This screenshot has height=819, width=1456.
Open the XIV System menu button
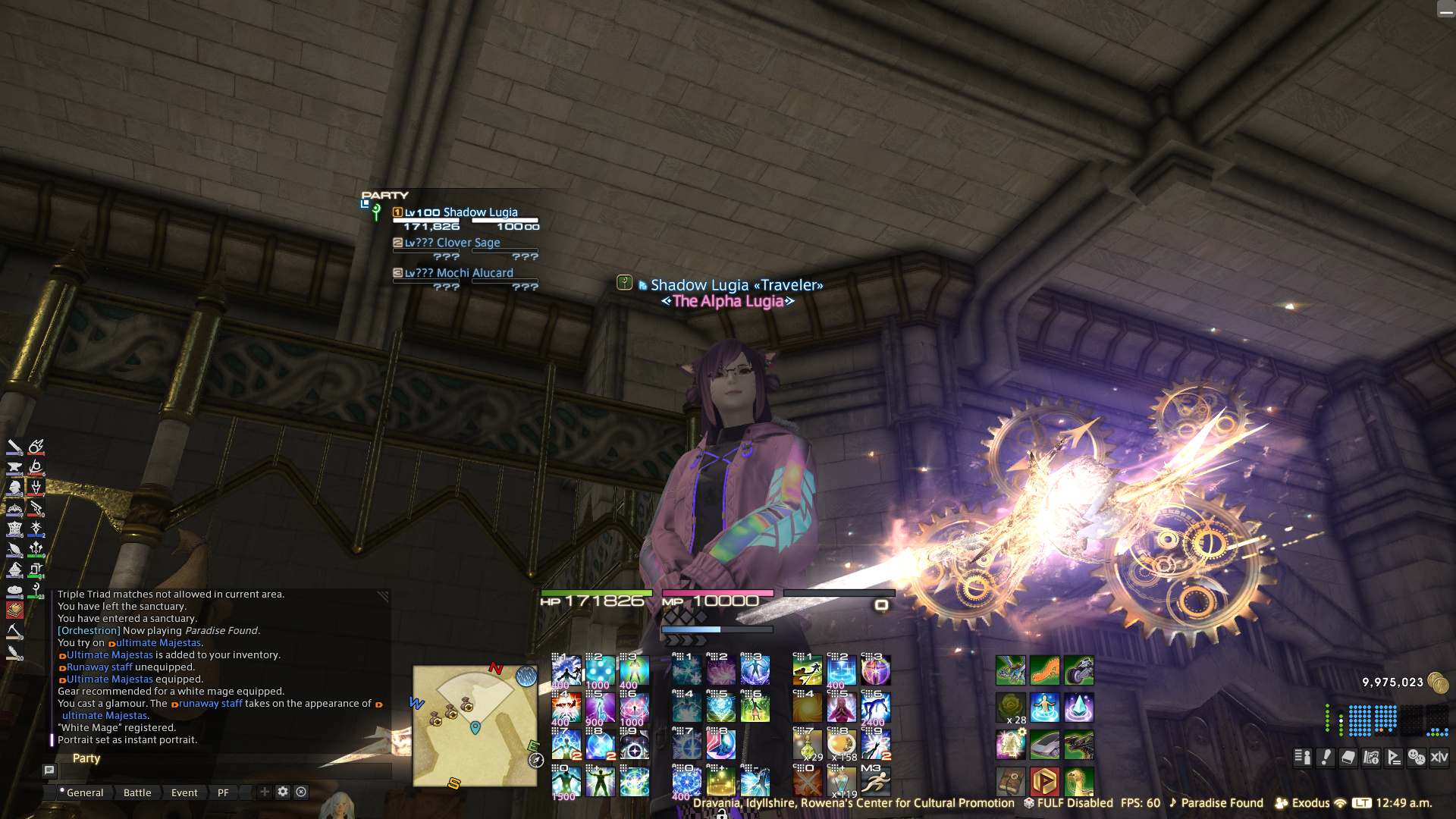coord(1439,757)
